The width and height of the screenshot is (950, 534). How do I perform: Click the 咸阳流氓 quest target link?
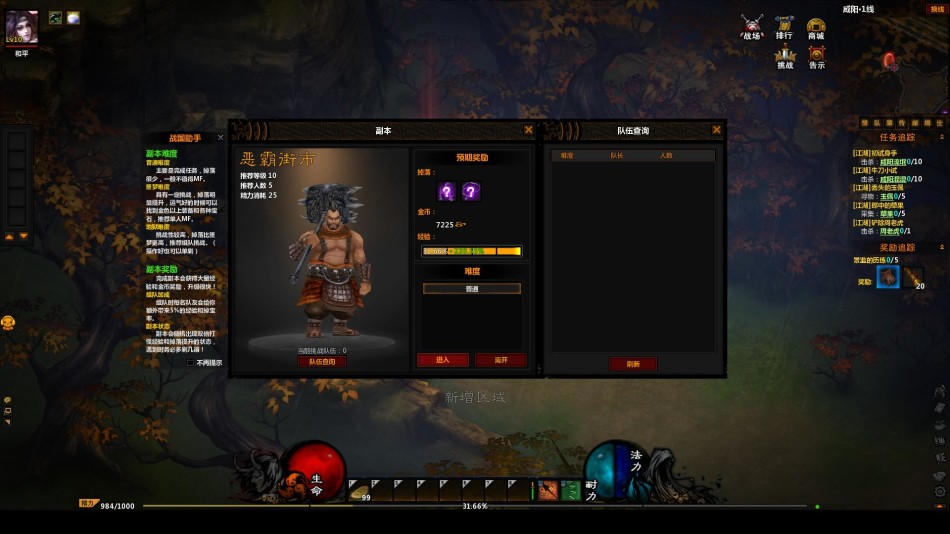[x=893, y=161]
